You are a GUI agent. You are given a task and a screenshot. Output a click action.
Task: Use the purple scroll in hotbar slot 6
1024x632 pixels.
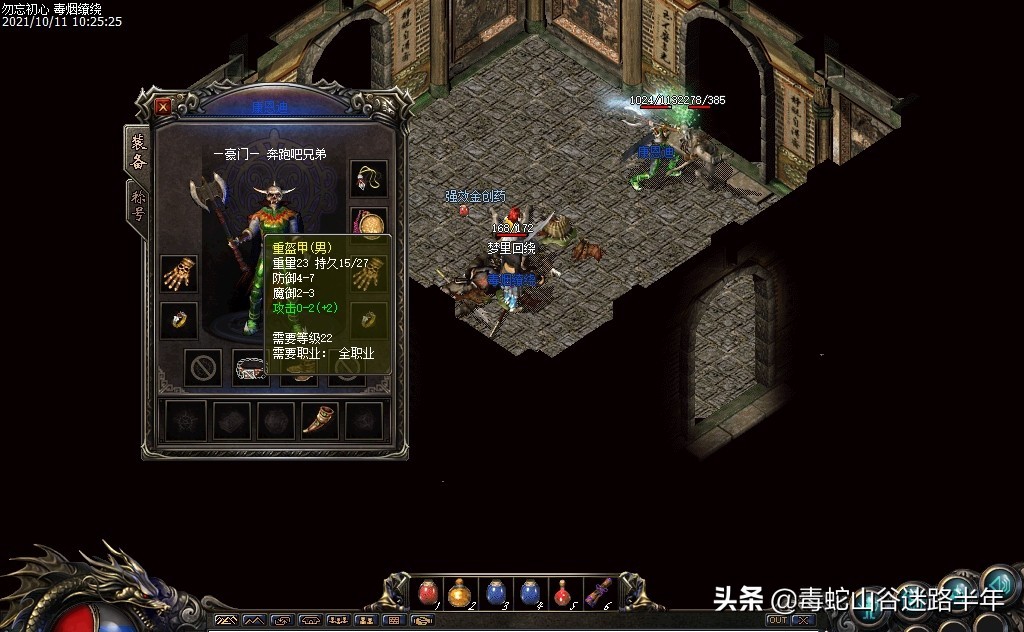(598, 593)
